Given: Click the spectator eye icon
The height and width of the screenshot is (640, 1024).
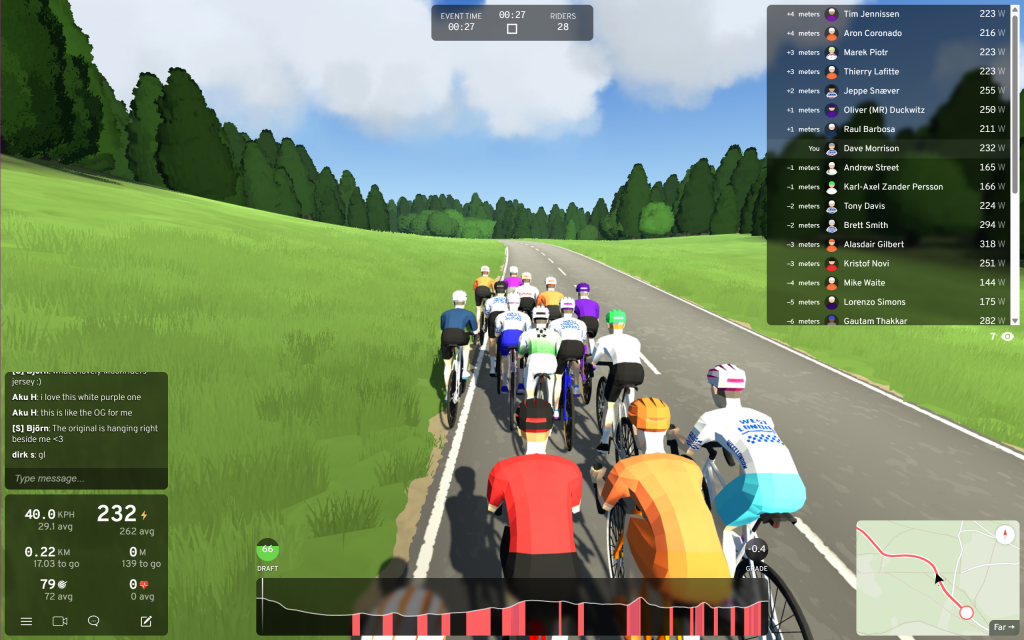Looking at the screenshot, I should [x=1007, y=337].
